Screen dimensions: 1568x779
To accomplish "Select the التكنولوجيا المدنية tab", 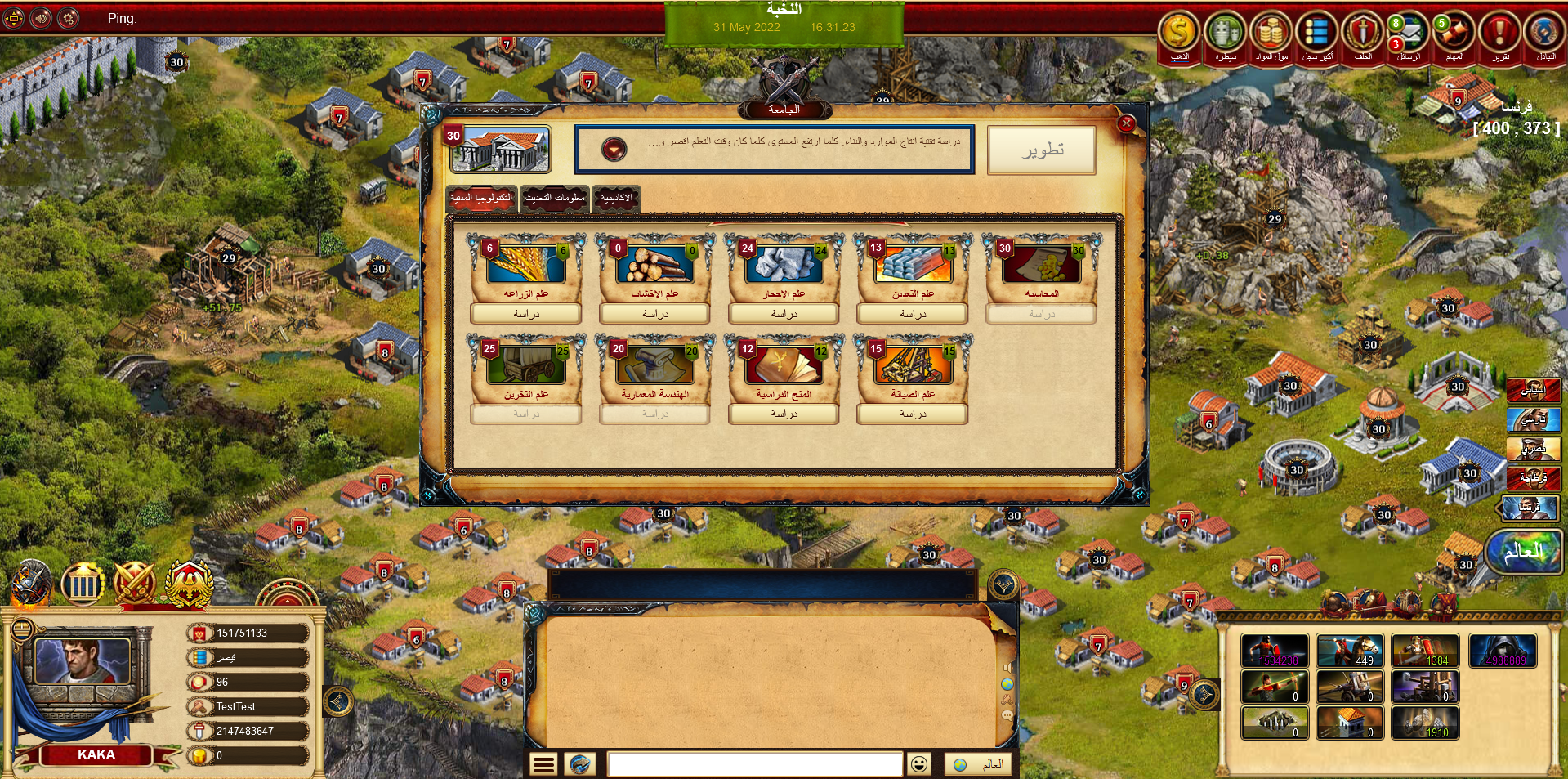I will coord(482,198).
